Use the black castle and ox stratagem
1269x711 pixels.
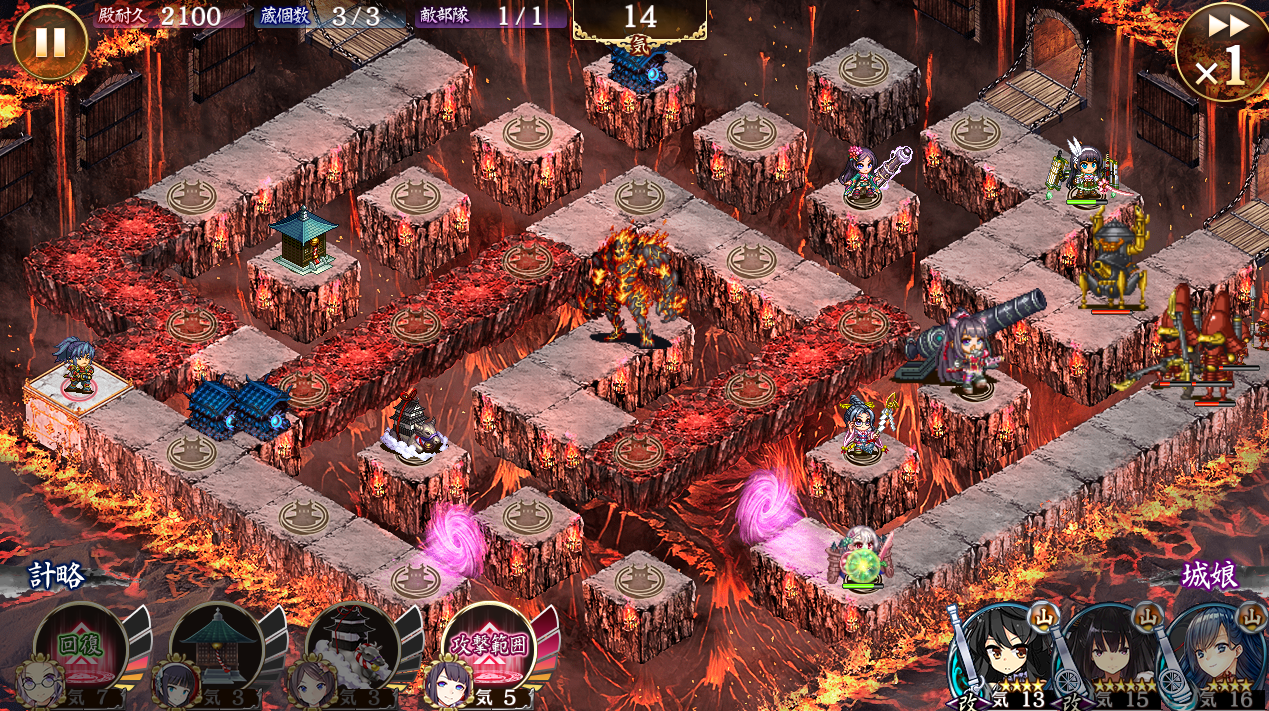point(352,647)
